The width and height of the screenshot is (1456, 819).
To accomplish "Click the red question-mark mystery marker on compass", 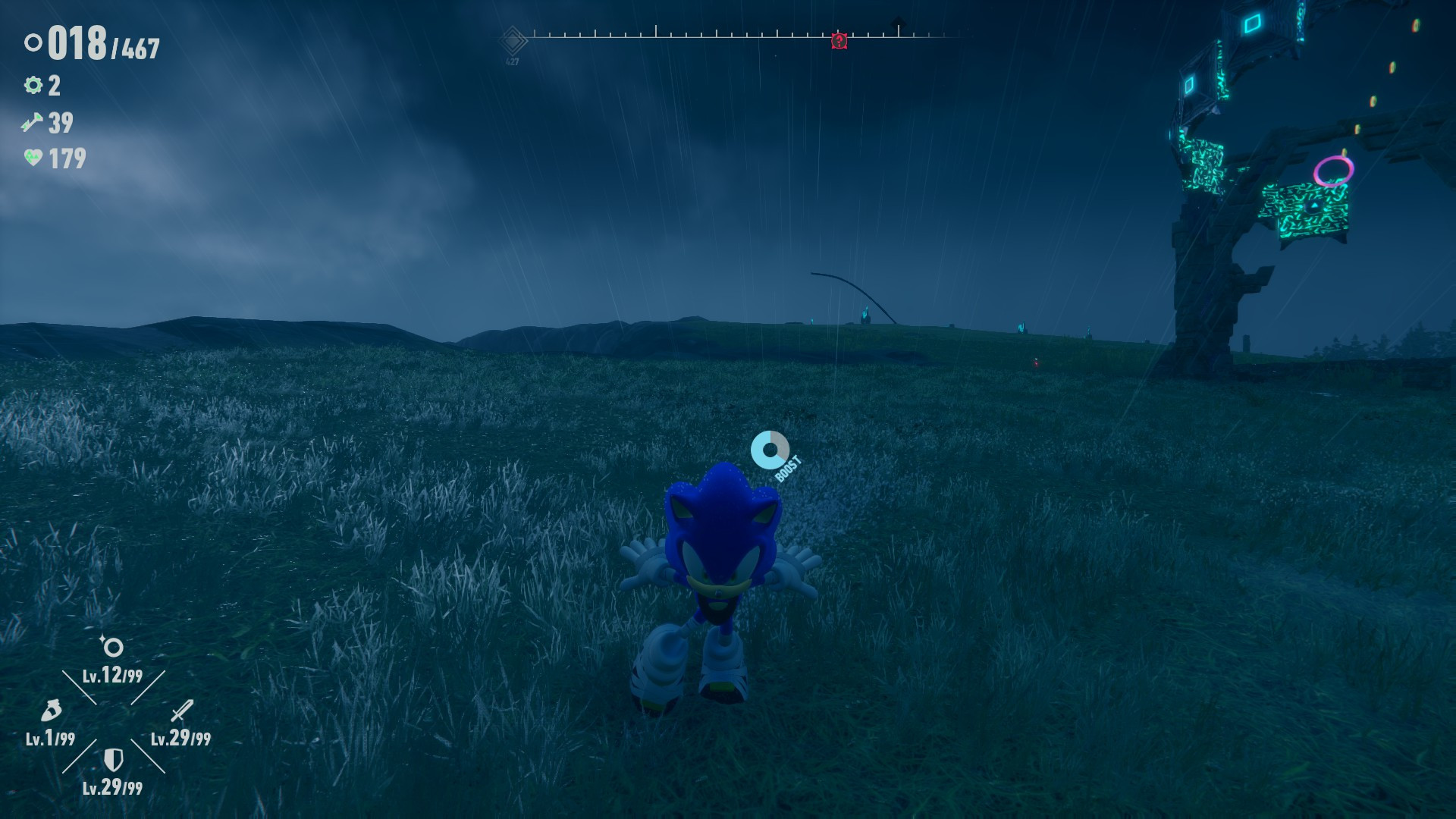I will tap(838, 42).
